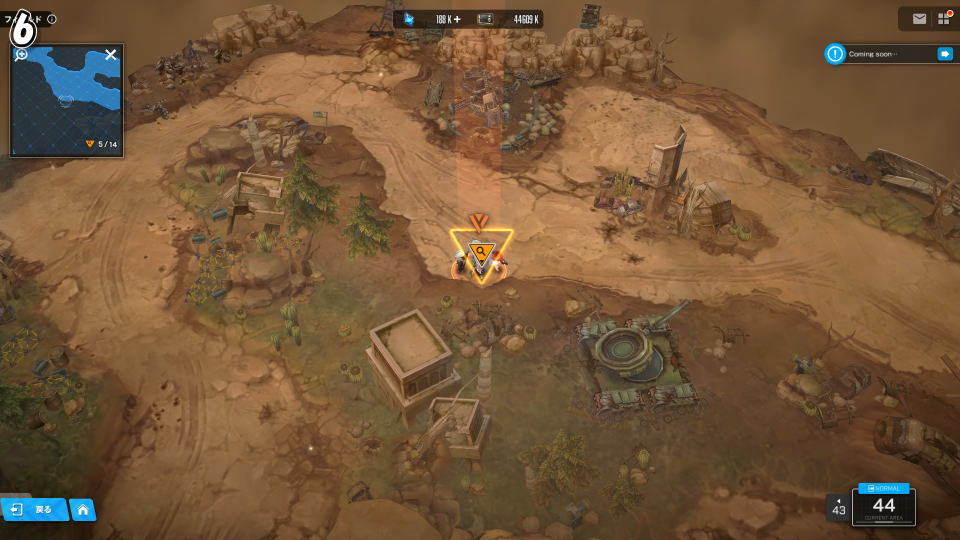Switch to previous area 43
This screenshot has width=960, height=540.
pos(838,508)
